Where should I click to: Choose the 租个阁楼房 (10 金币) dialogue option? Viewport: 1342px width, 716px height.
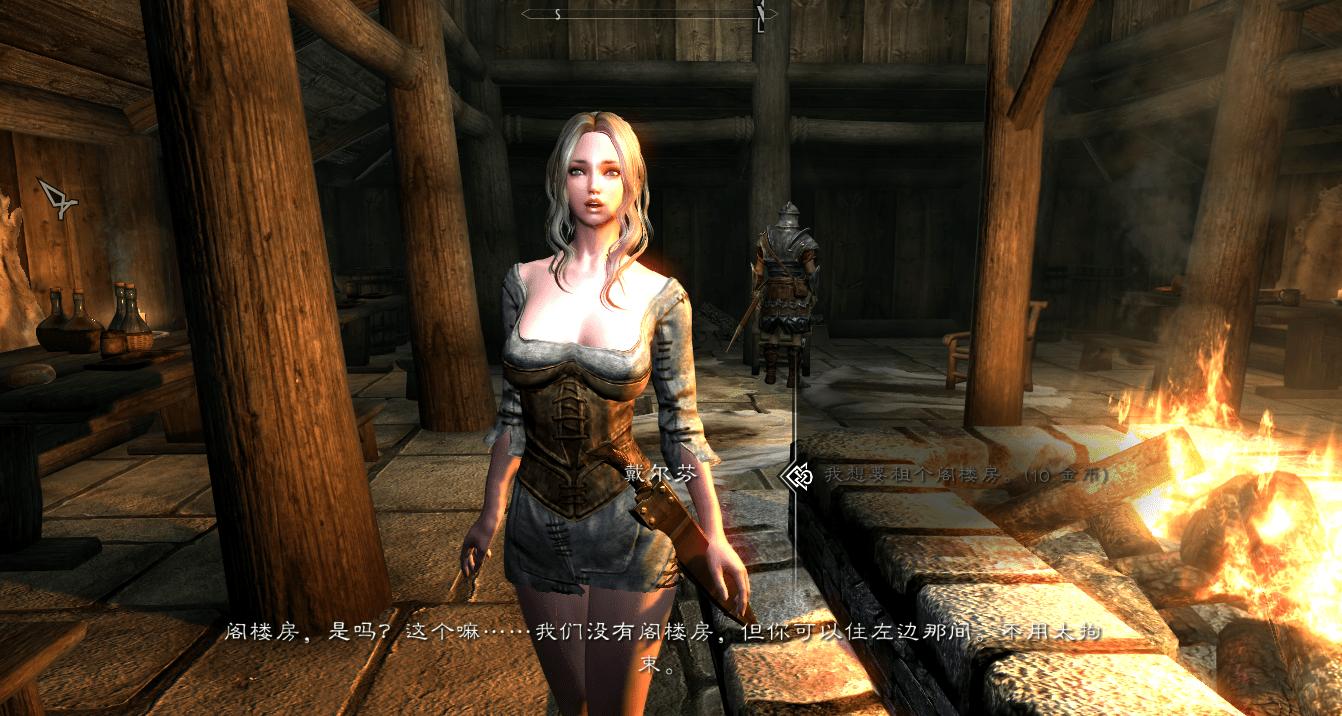click(x=965, y=477)
